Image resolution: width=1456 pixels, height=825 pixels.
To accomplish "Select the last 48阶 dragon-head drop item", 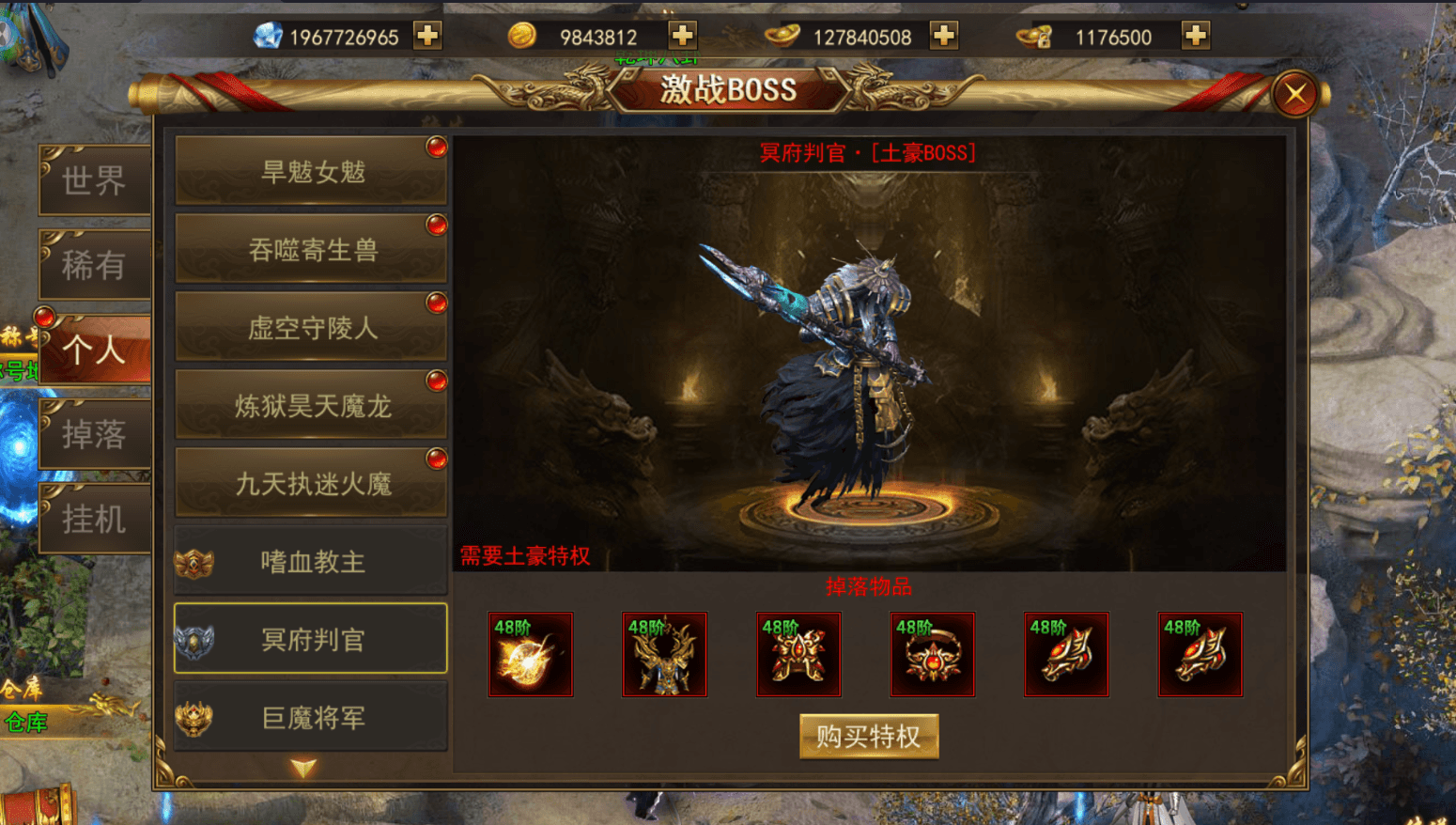I will [x=1200, y=654].
